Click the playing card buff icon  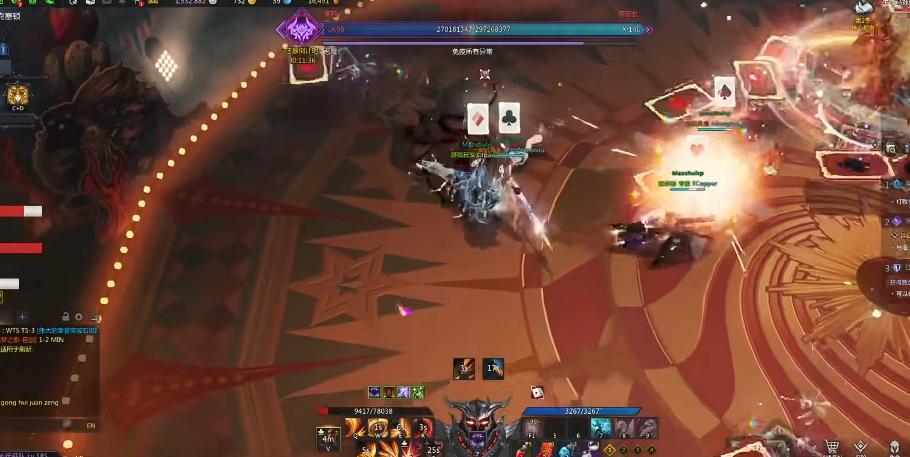click(x=537, y=391)
